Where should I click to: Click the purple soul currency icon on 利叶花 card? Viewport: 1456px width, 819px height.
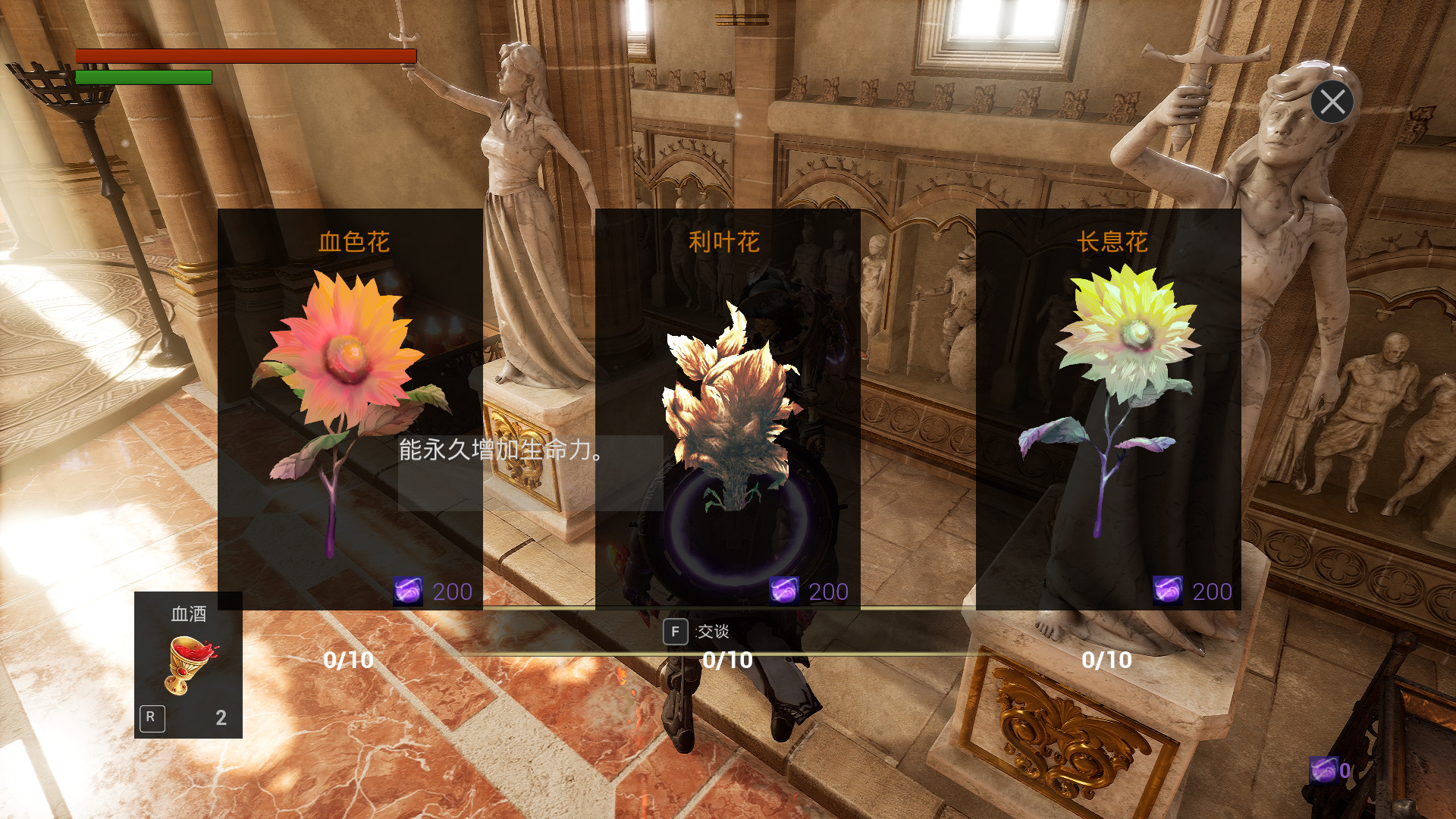[x=785, y=591]
